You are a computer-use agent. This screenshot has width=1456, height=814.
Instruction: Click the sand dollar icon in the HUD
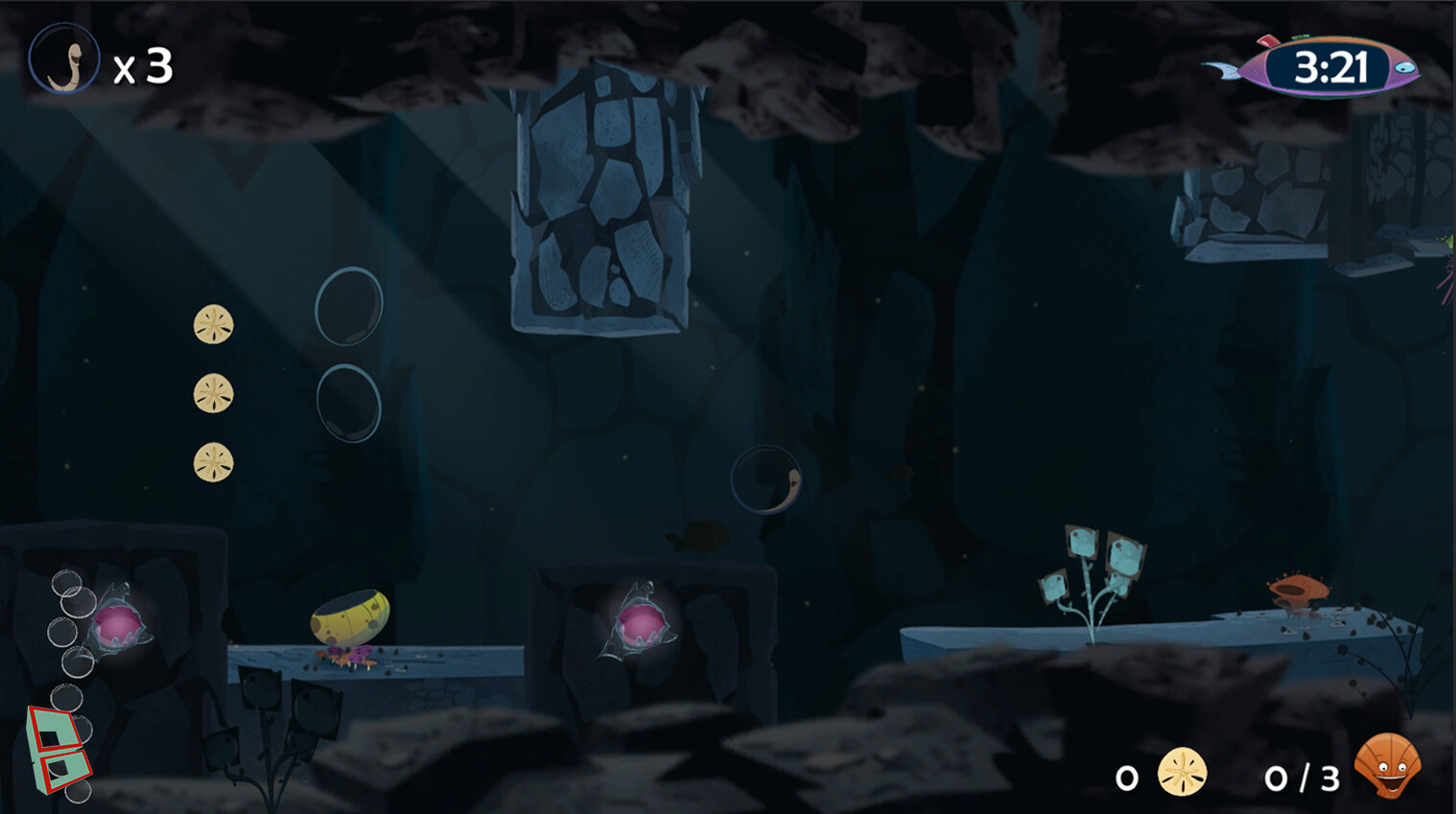pos(1182,772)
